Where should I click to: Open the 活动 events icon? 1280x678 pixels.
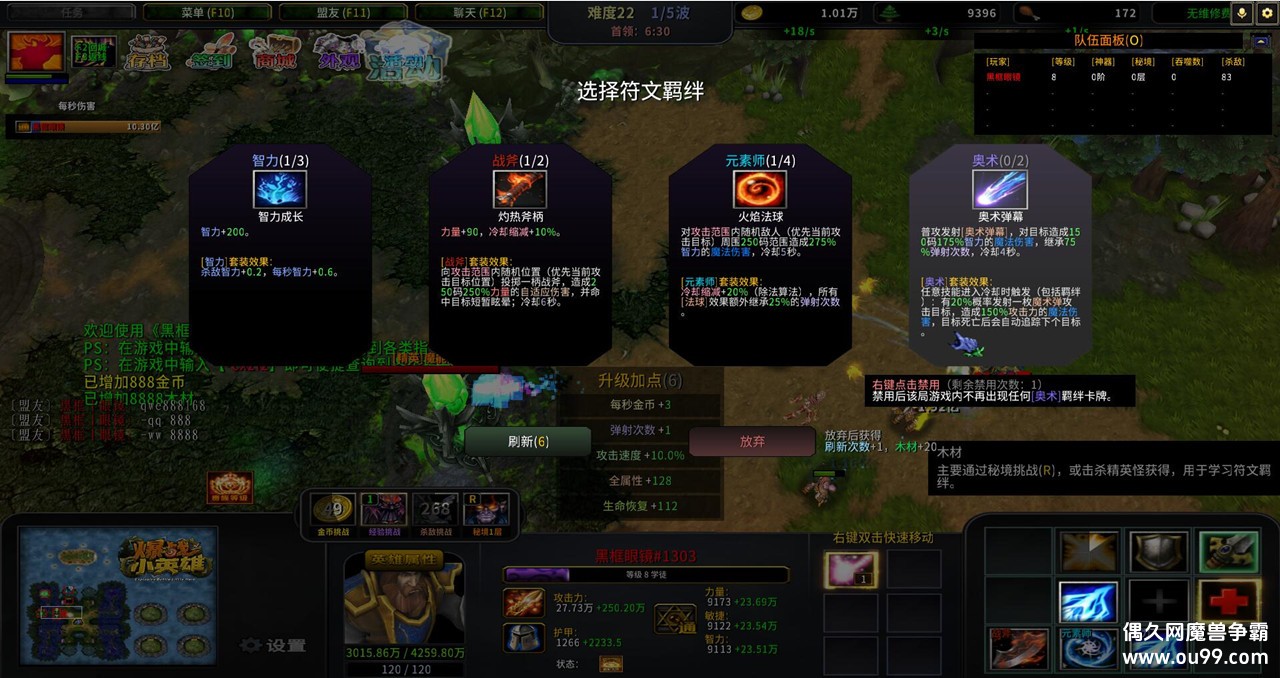405,52
